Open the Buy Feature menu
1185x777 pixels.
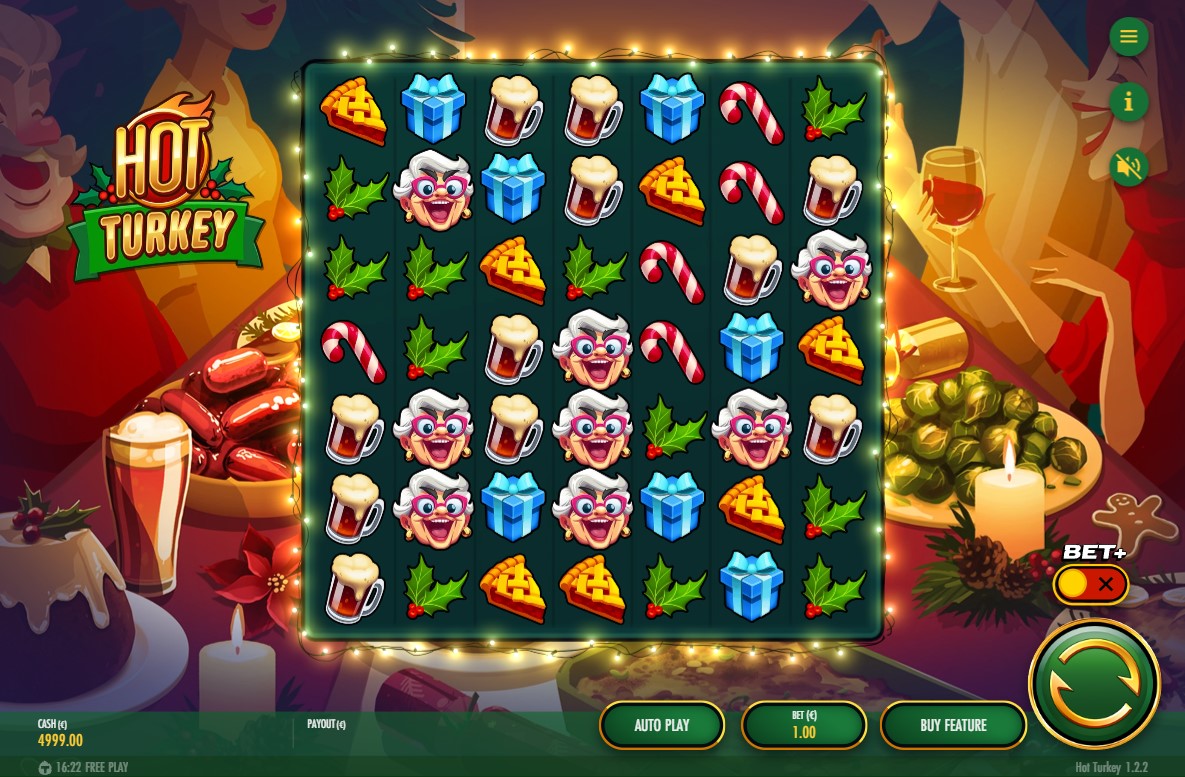[x=953, y=725]
